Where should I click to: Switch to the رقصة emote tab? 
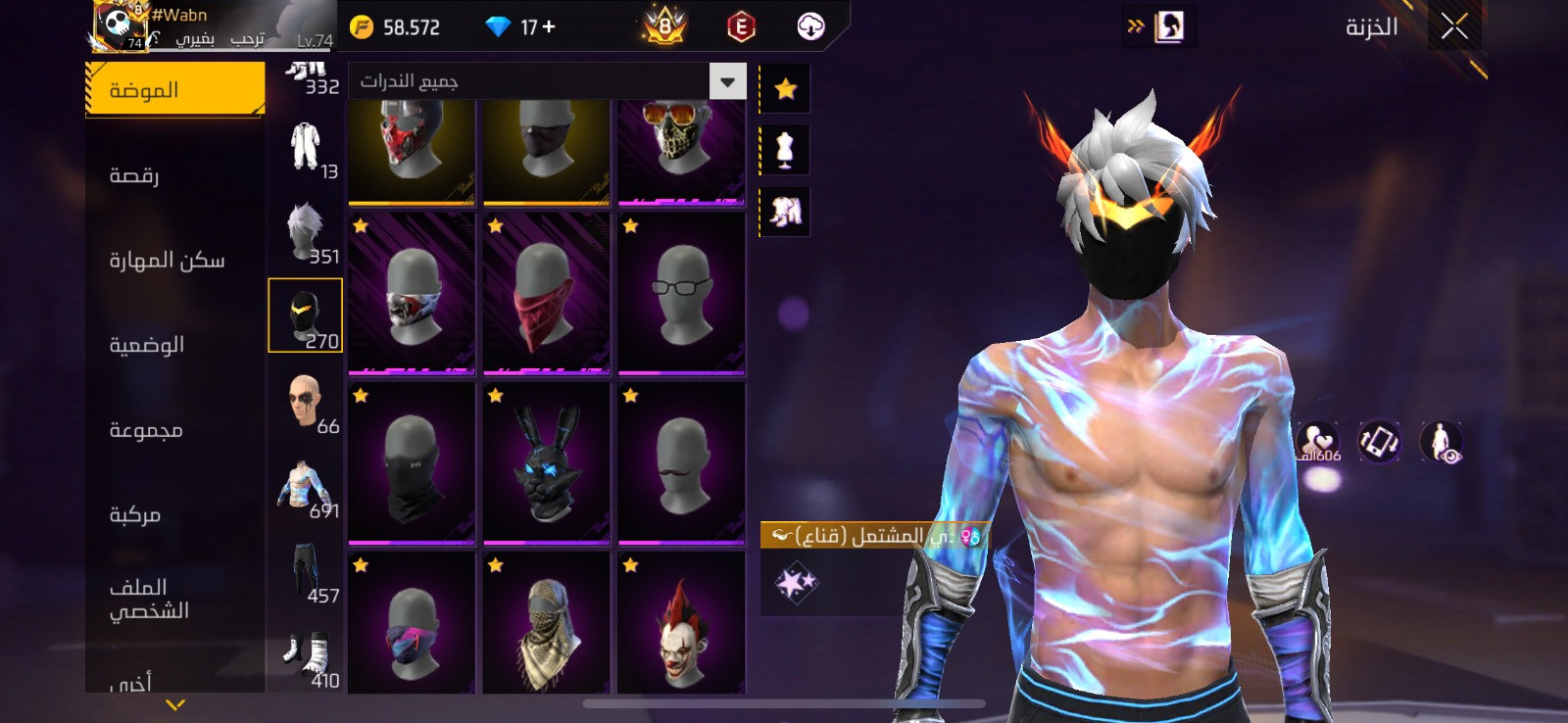(135, 175)
